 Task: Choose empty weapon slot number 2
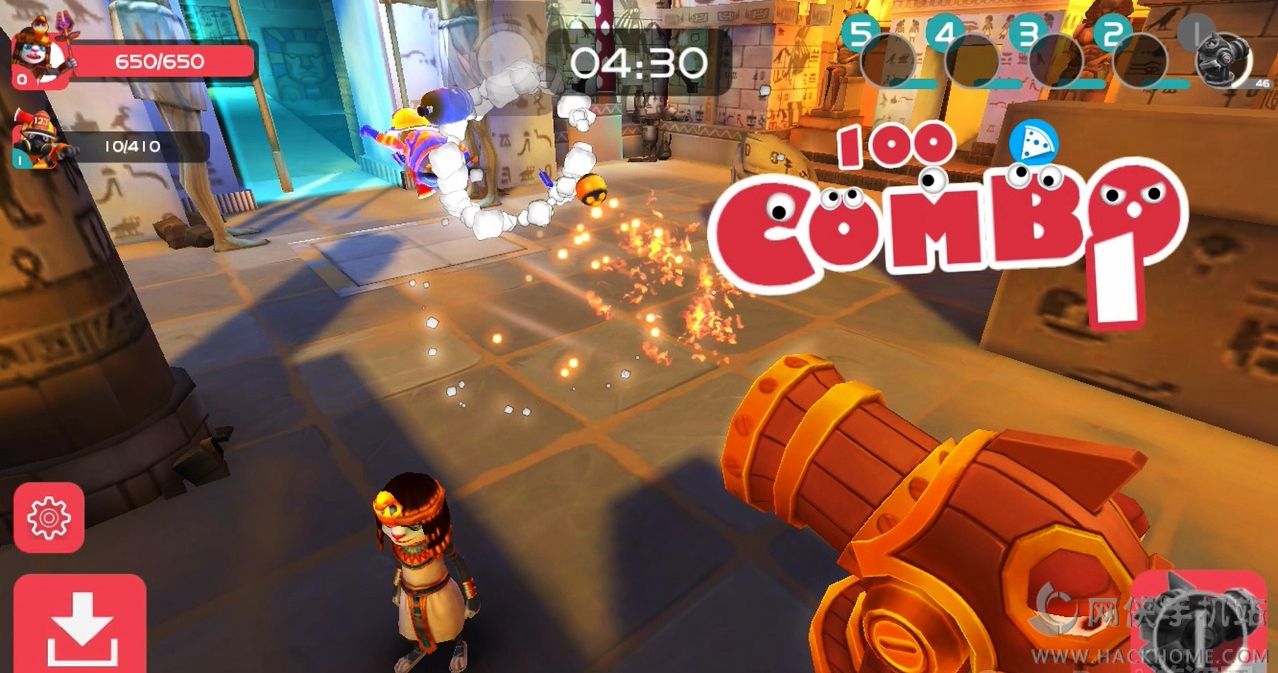[x=1138, y=58]
